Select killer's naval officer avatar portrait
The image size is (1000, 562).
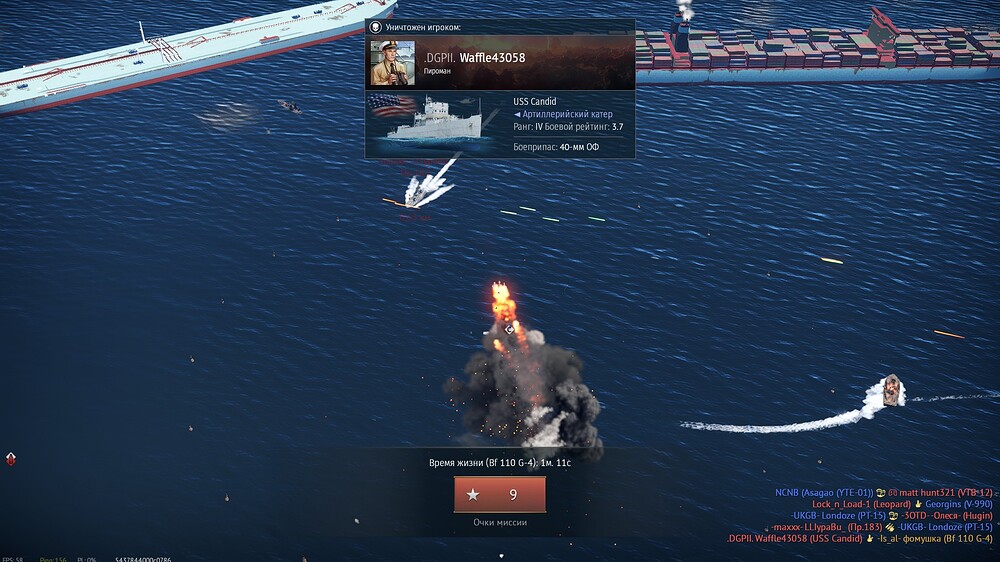point(392,63)
